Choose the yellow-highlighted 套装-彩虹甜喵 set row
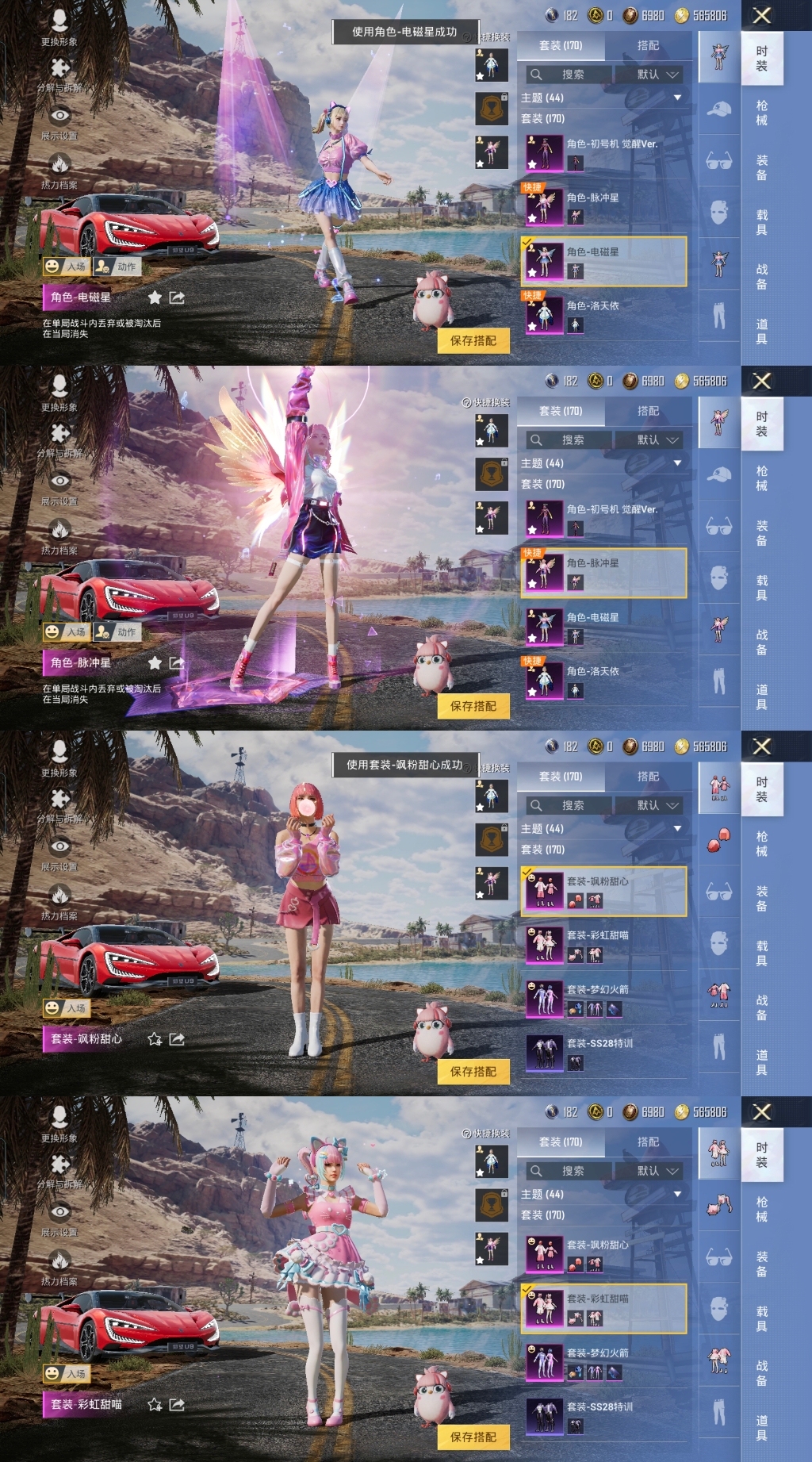 pyautogui.click(x=604, y=1308)
